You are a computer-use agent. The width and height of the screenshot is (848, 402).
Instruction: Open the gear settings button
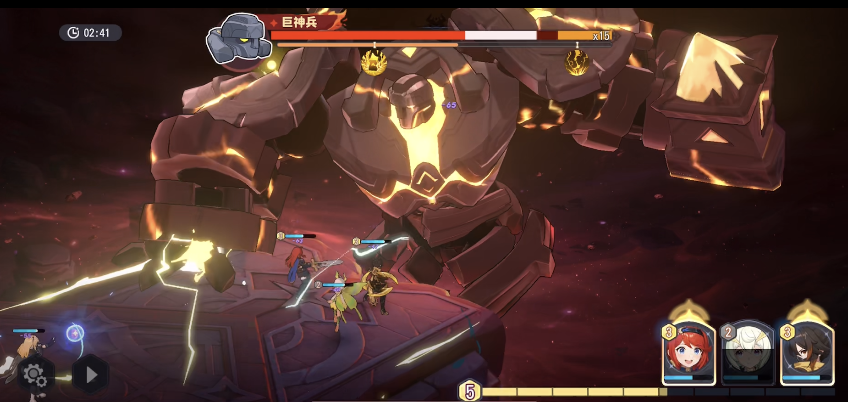[x=34, y=374]
